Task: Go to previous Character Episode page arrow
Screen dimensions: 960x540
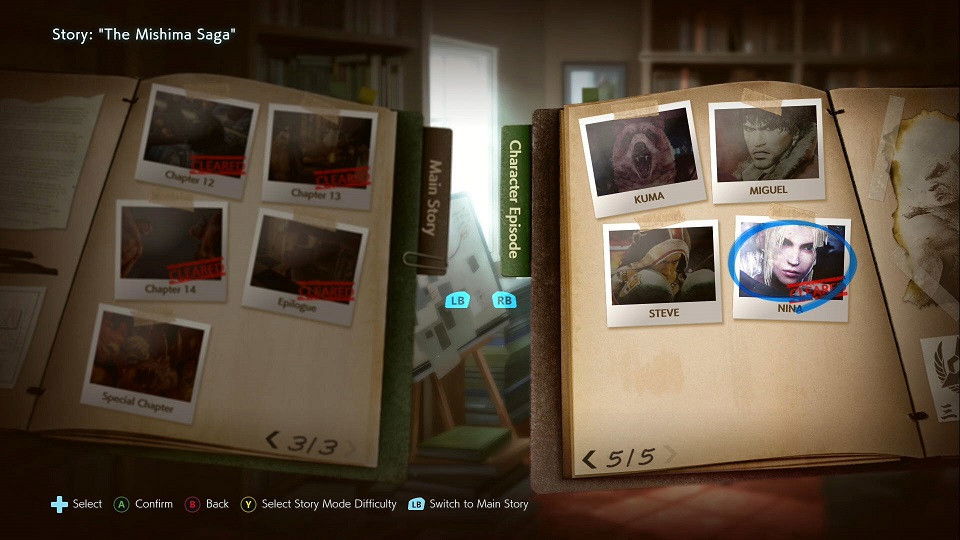Action: click(x=589, y=459)
